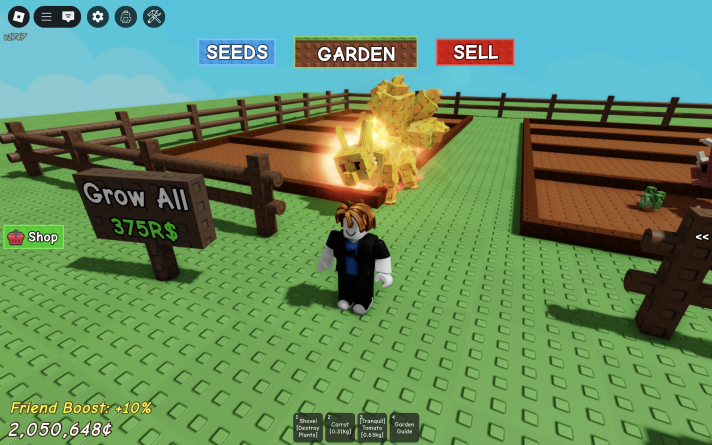Go to the GARDEN

click(355, 53)
